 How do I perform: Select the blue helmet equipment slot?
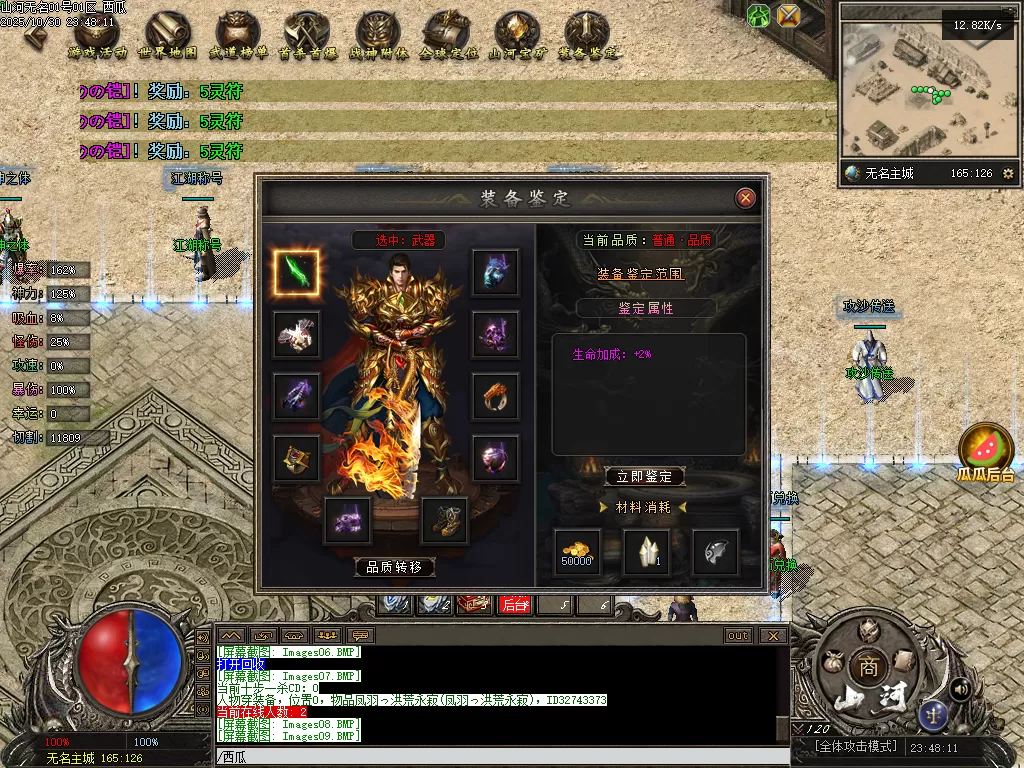(495, 273)
